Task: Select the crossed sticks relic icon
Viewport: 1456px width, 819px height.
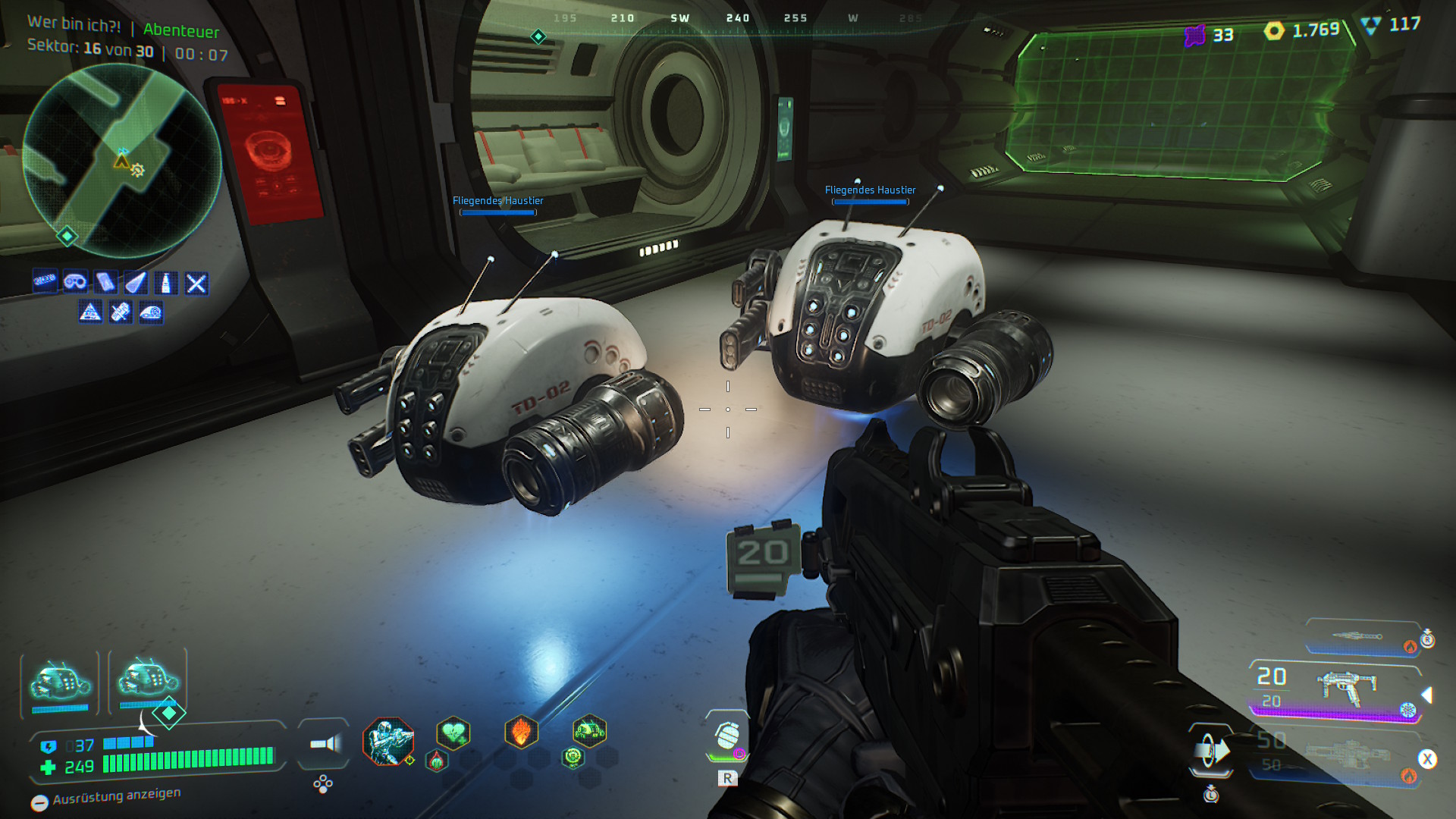Action: [x=196, y=284]
